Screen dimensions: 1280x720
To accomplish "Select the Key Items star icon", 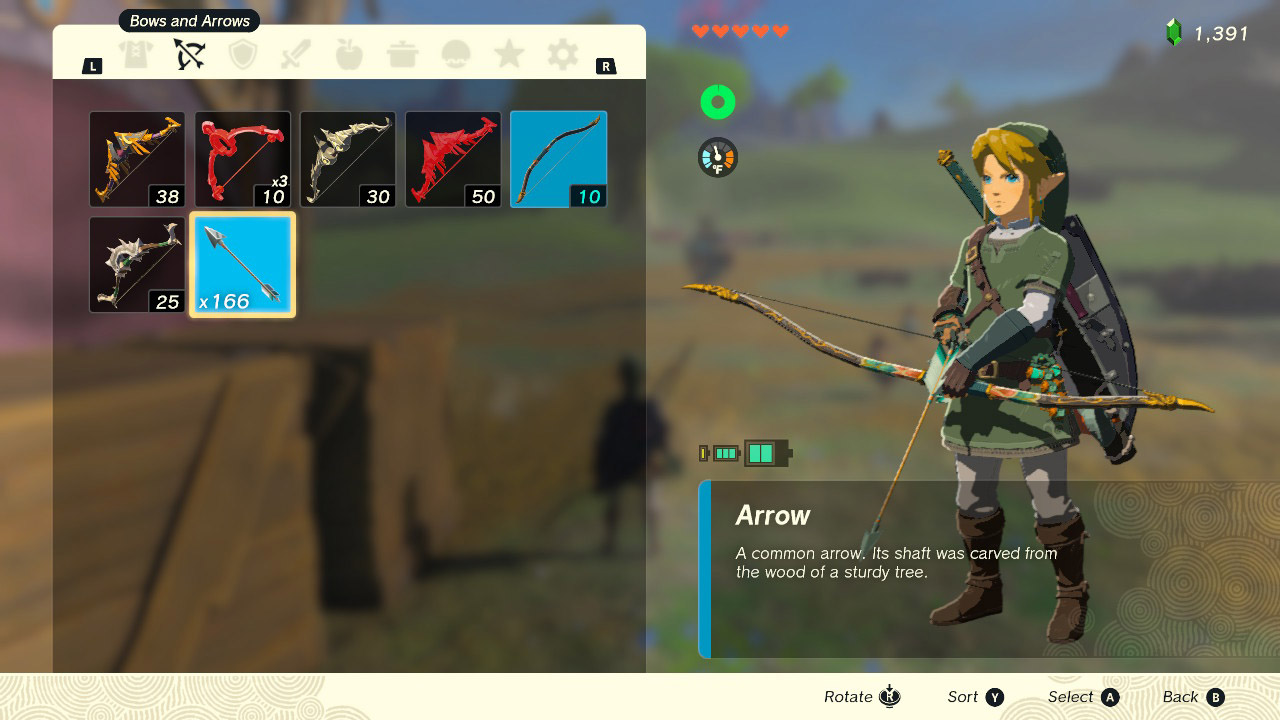I will tap(508, 55).
